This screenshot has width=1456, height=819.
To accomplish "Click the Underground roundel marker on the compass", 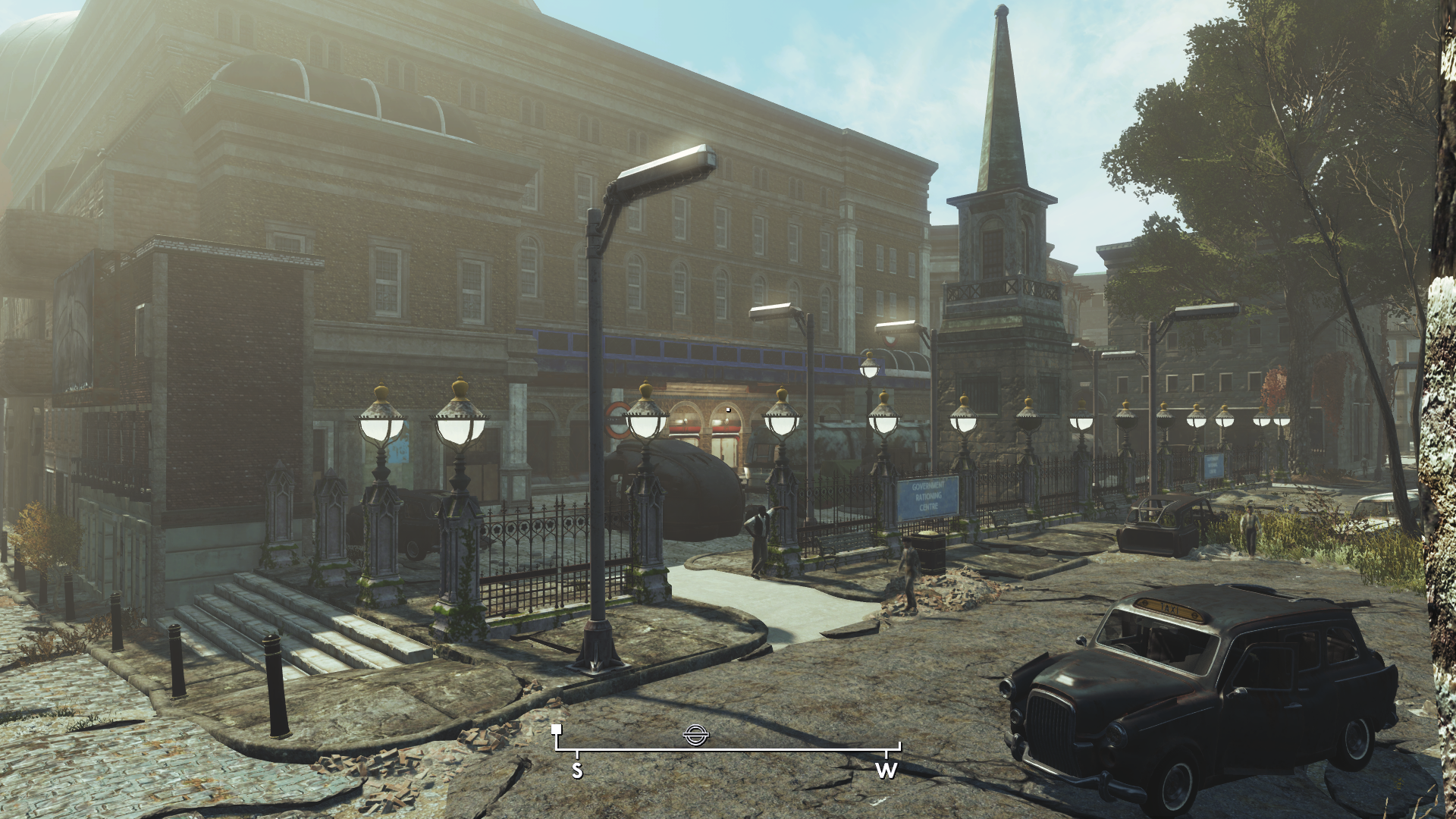I will 694,733.
